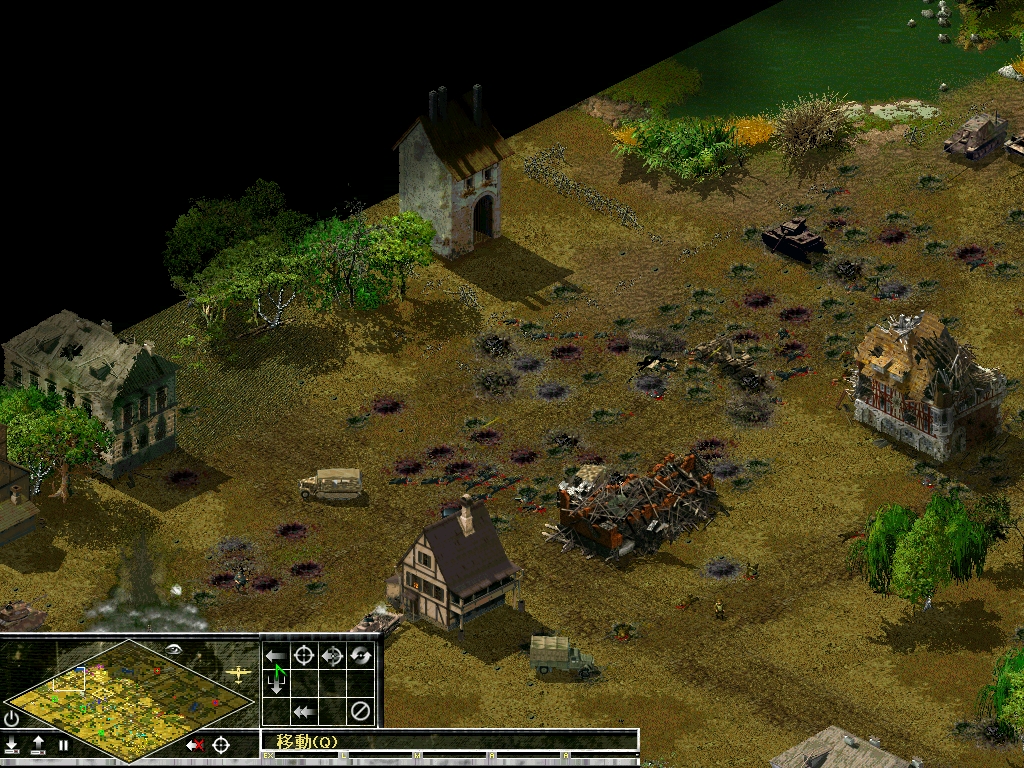Viewport: 1024px width, 768px height.
Task: Click the power button icon
Action: [x=11, y=718]
